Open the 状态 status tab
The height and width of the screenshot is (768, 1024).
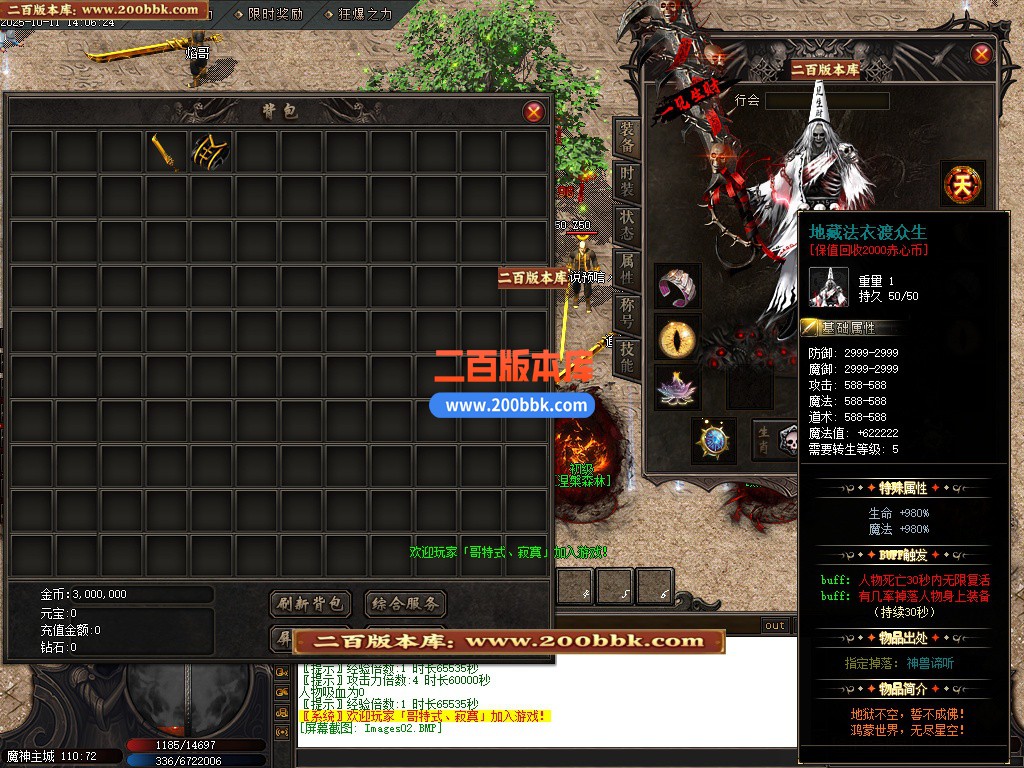tap(626, 223)
